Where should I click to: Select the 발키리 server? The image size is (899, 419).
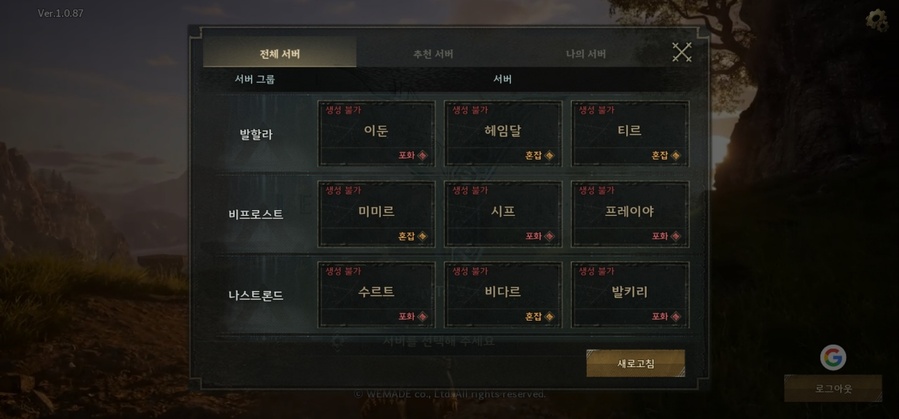pyautogui.click(x=630, y=294)
